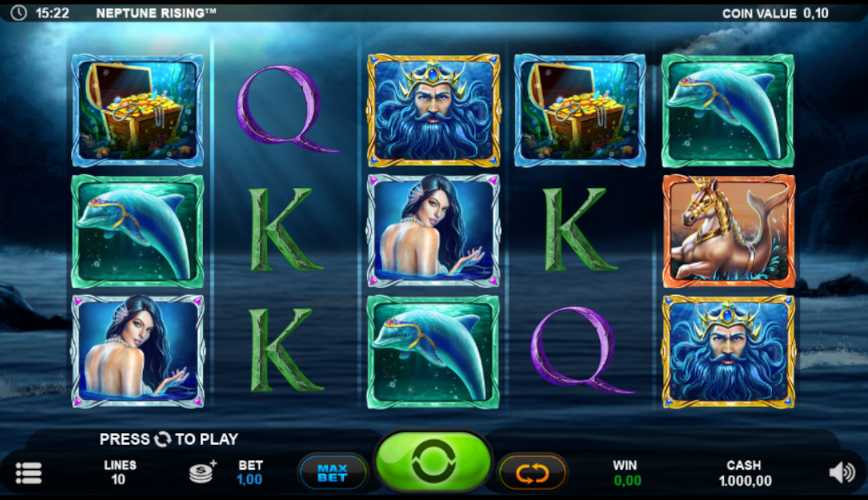
Task: Activate the orange autoplay loop button
Action: point(532,470)
